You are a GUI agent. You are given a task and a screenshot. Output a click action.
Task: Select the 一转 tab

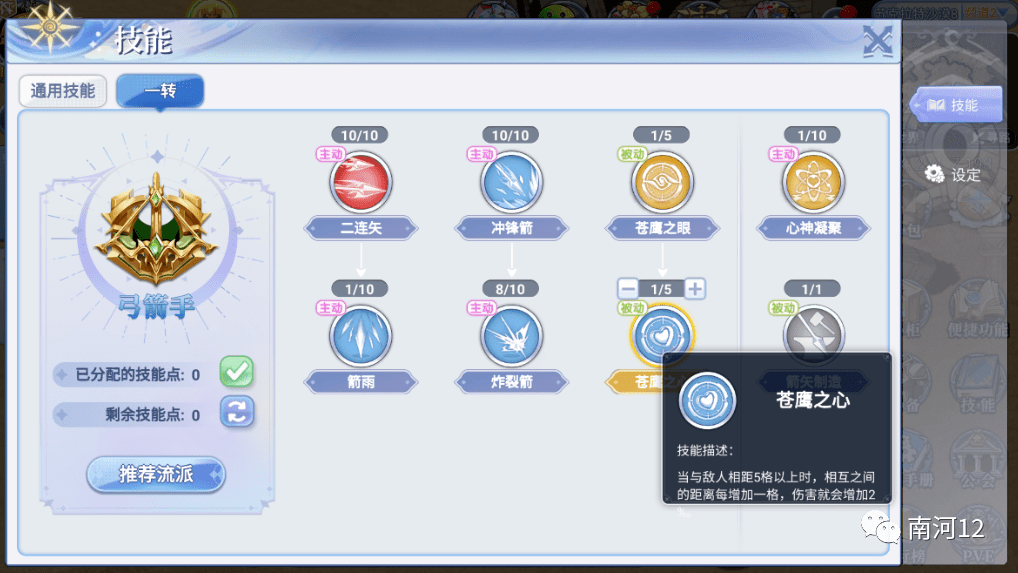pos(160,91)
